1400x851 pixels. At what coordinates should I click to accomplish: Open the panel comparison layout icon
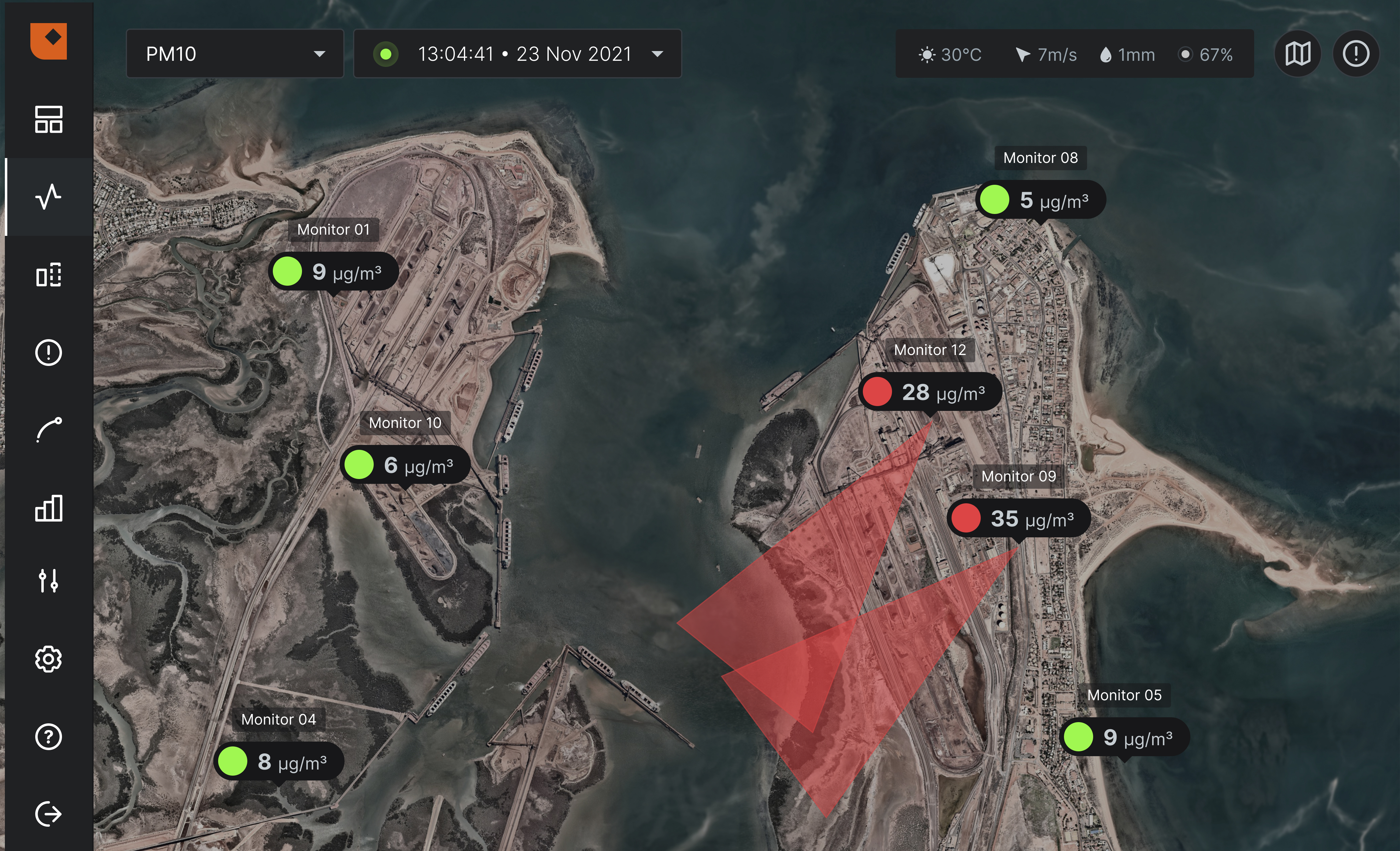coord(49,275)
